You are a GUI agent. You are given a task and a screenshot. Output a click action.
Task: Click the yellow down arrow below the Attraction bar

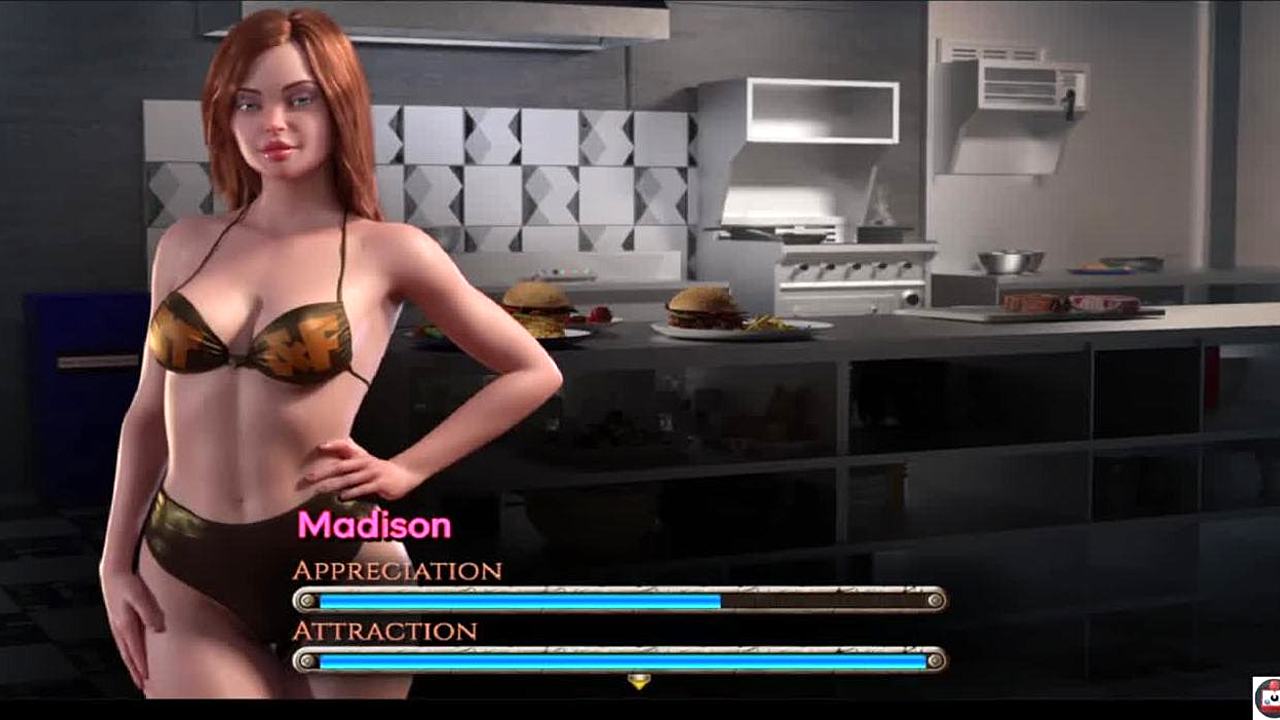click(x=638, y=682)
